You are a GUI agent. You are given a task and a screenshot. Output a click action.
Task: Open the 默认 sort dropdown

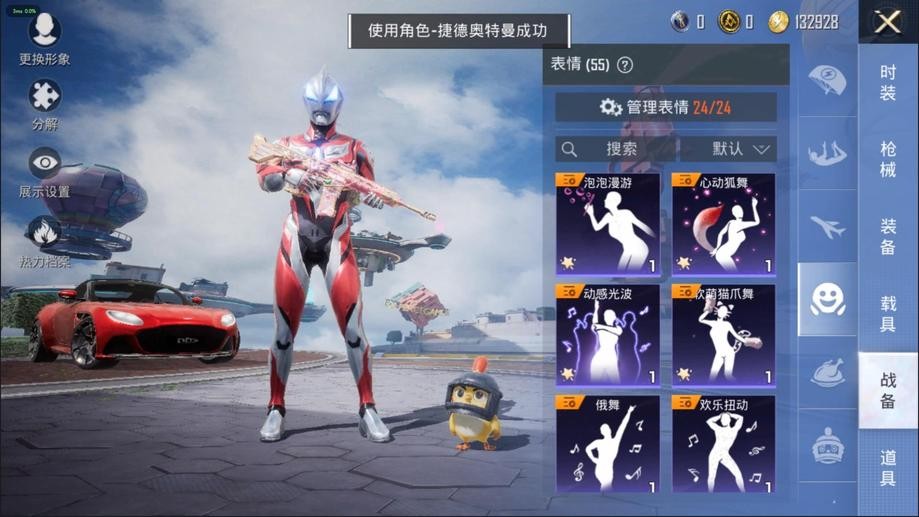[x=728, y=149]
